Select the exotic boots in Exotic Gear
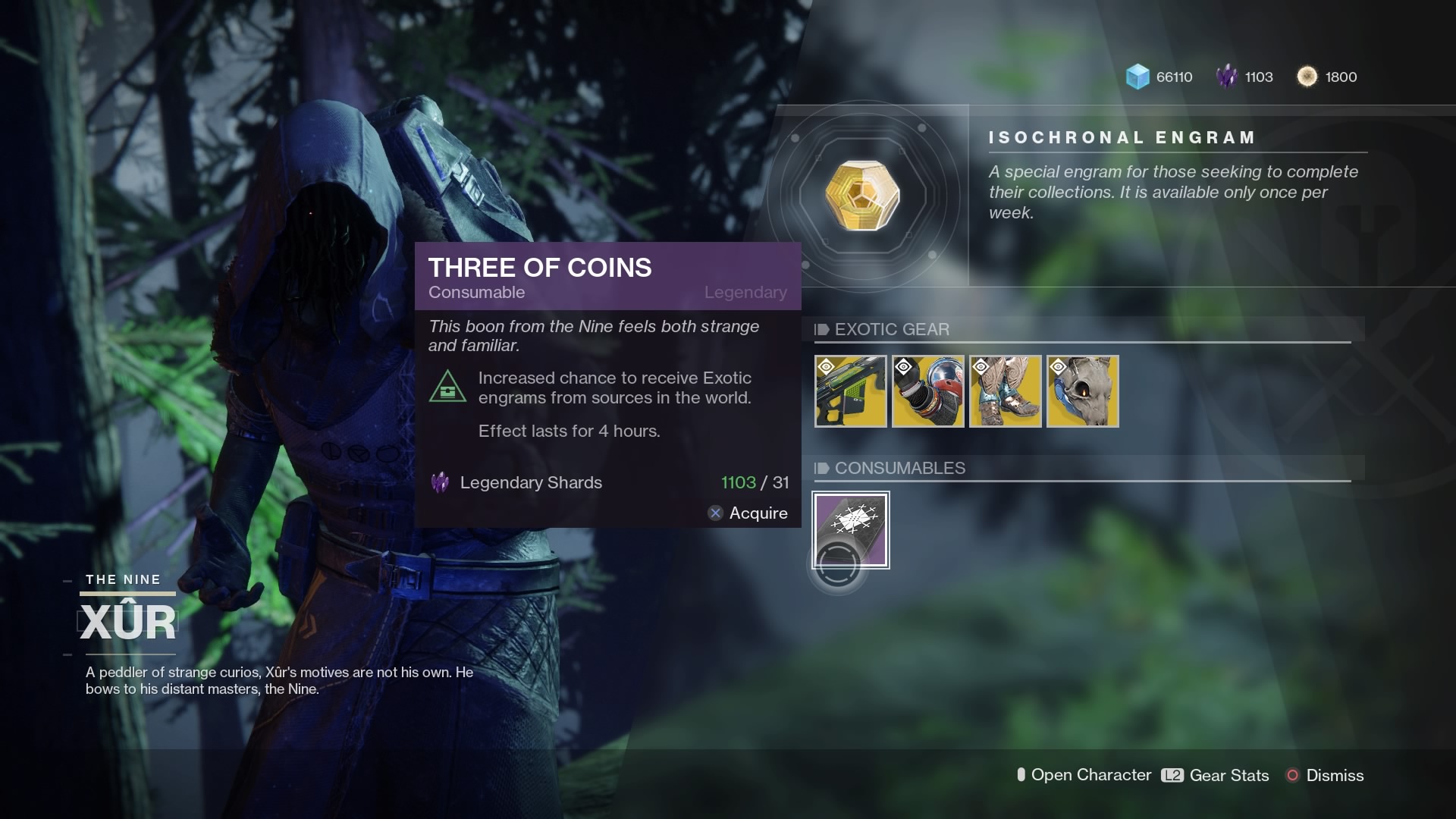Screen dimensions: 1456x819 [1006, 391]
